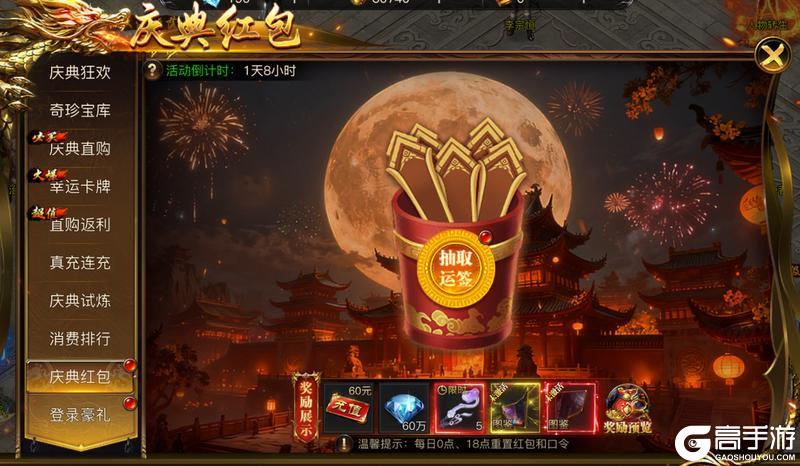
Task: Open the 奖励预览 reward preview
Action: click(x=627, y=406)
